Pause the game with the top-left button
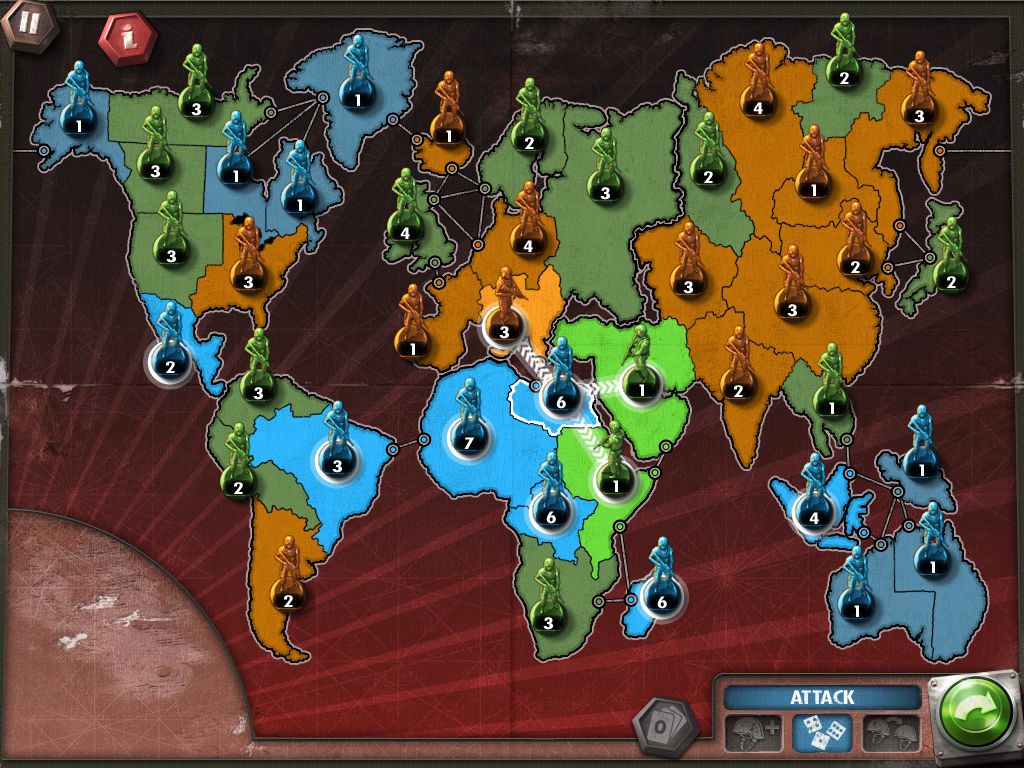The image size is (1024, 768). click(x=23, y=23)
